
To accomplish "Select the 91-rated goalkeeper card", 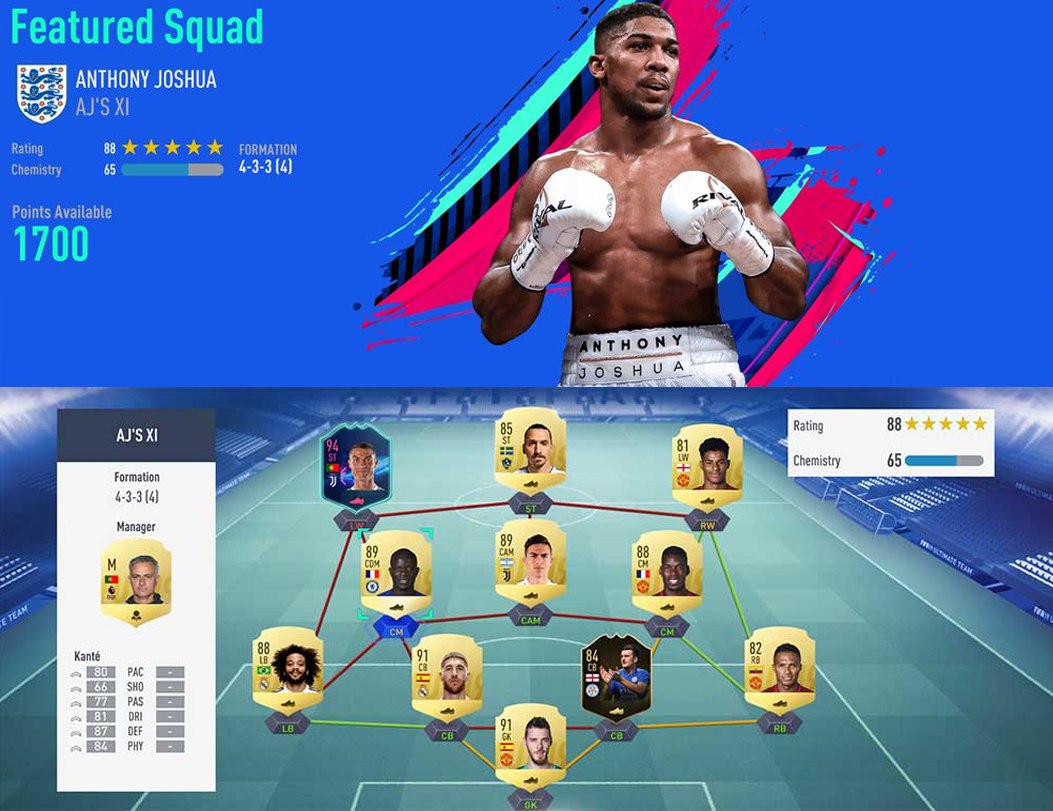I will coord(531,740).
